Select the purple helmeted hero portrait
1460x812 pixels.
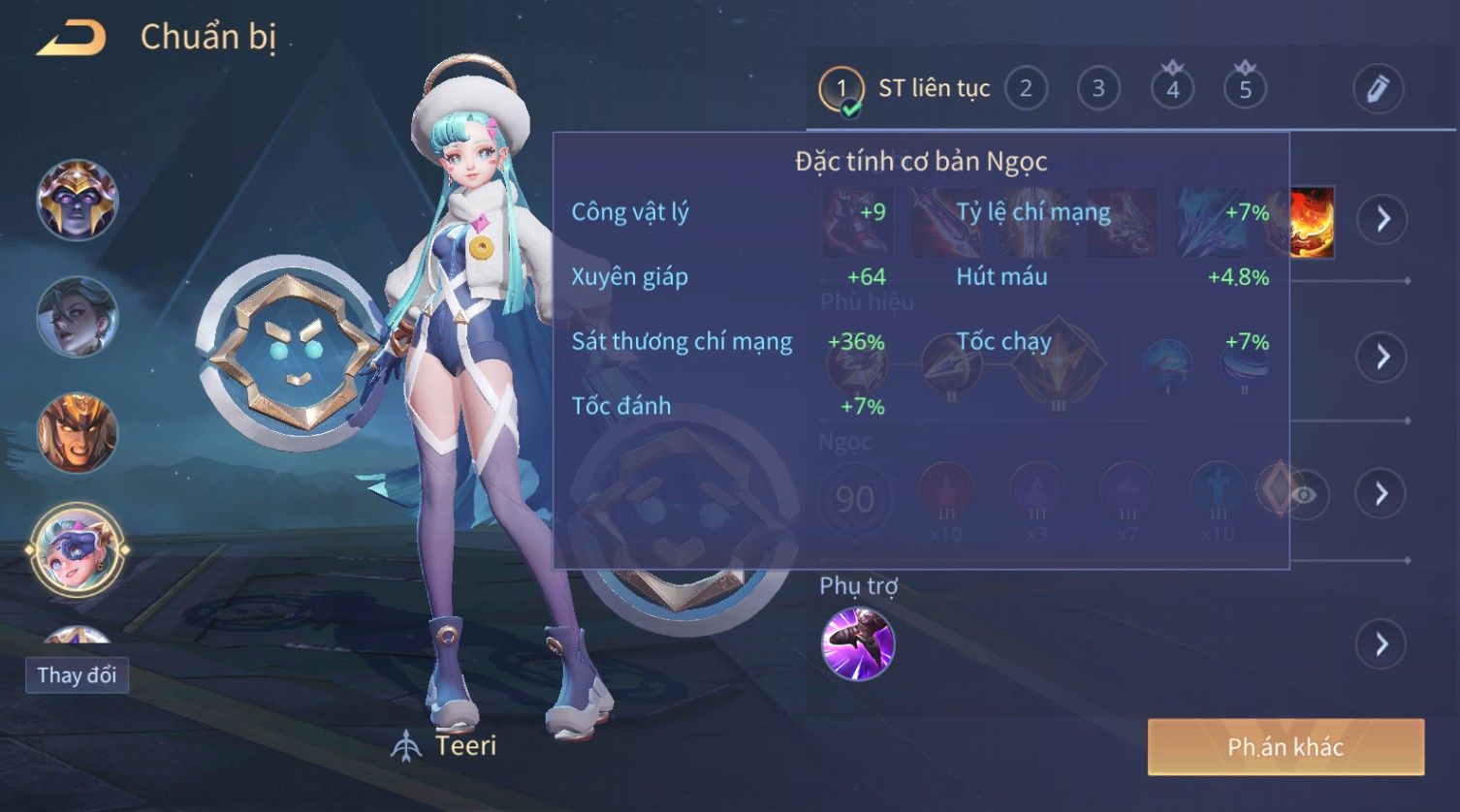77,200
